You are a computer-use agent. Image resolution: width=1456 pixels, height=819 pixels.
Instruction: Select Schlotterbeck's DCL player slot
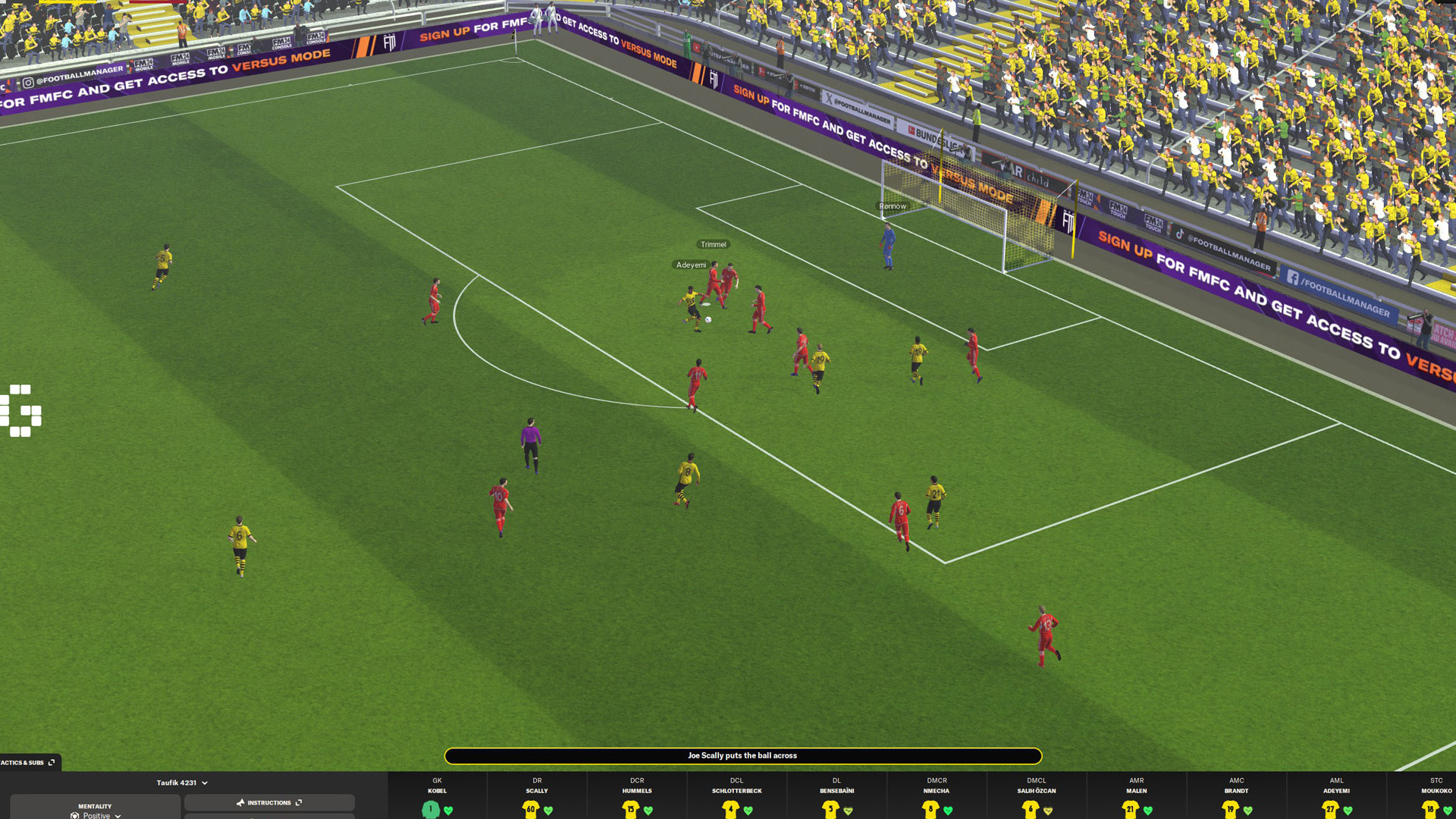(736, 795)
